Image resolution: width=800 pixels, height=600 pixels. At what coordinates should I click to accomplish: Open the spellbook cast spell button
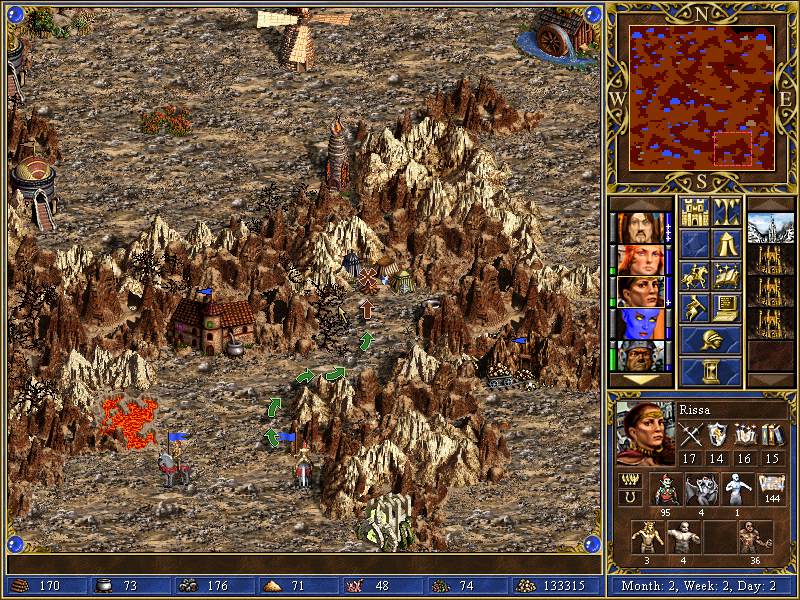[x=726, y=275]
